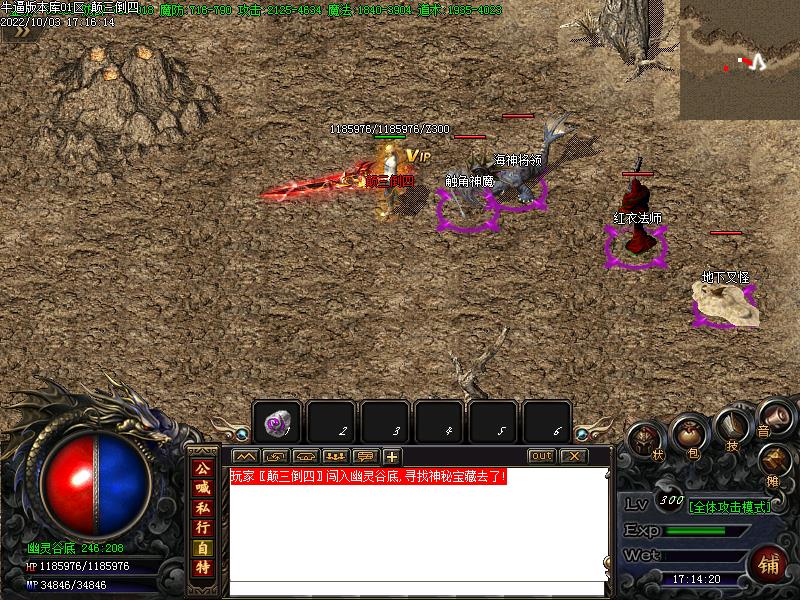Select the 自 chat channel tab
This screenshot has width=800, height=600.
[203, 547]
